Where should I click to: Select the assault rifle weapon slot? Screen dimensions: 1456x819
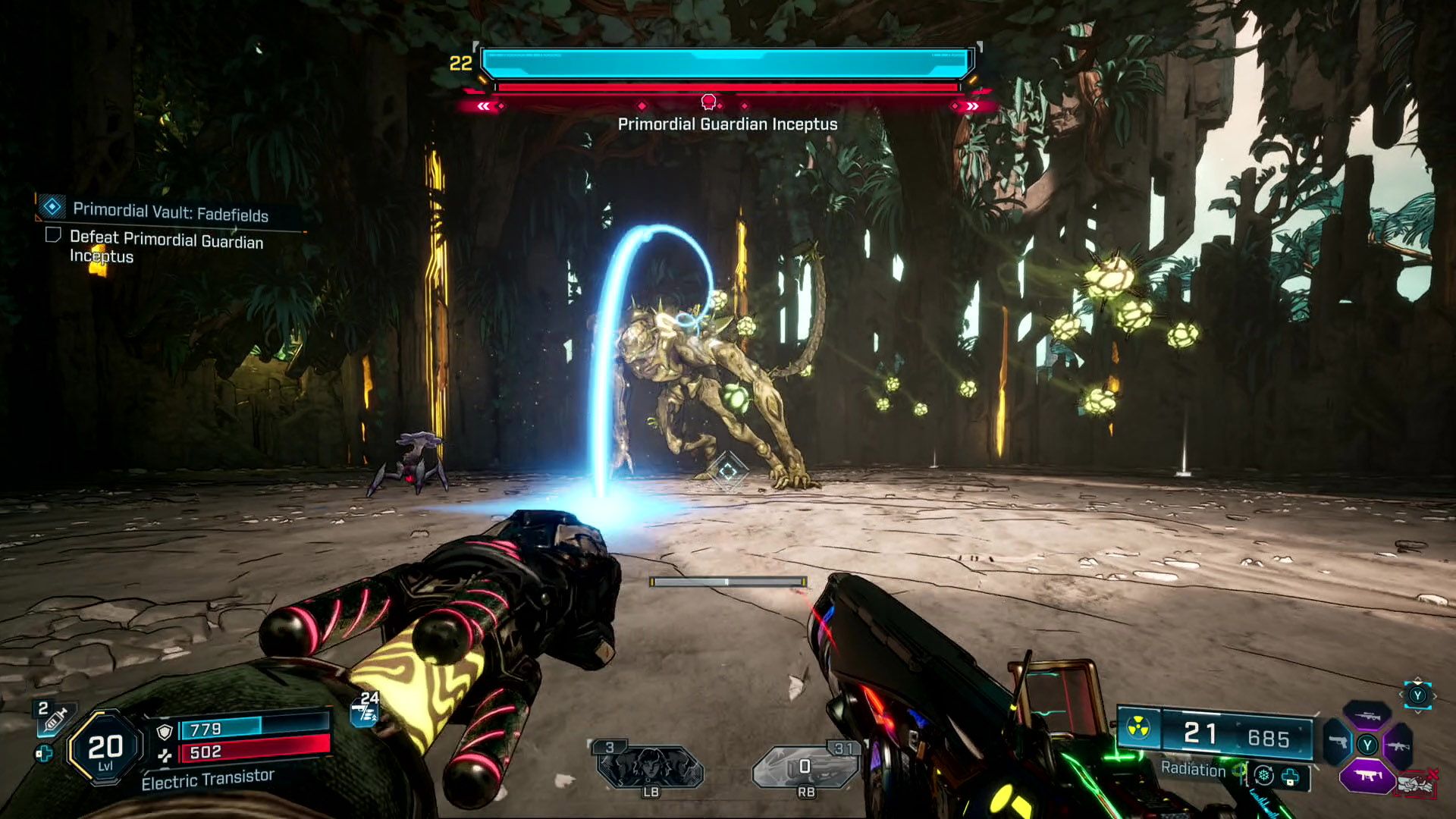(1399, 746)
